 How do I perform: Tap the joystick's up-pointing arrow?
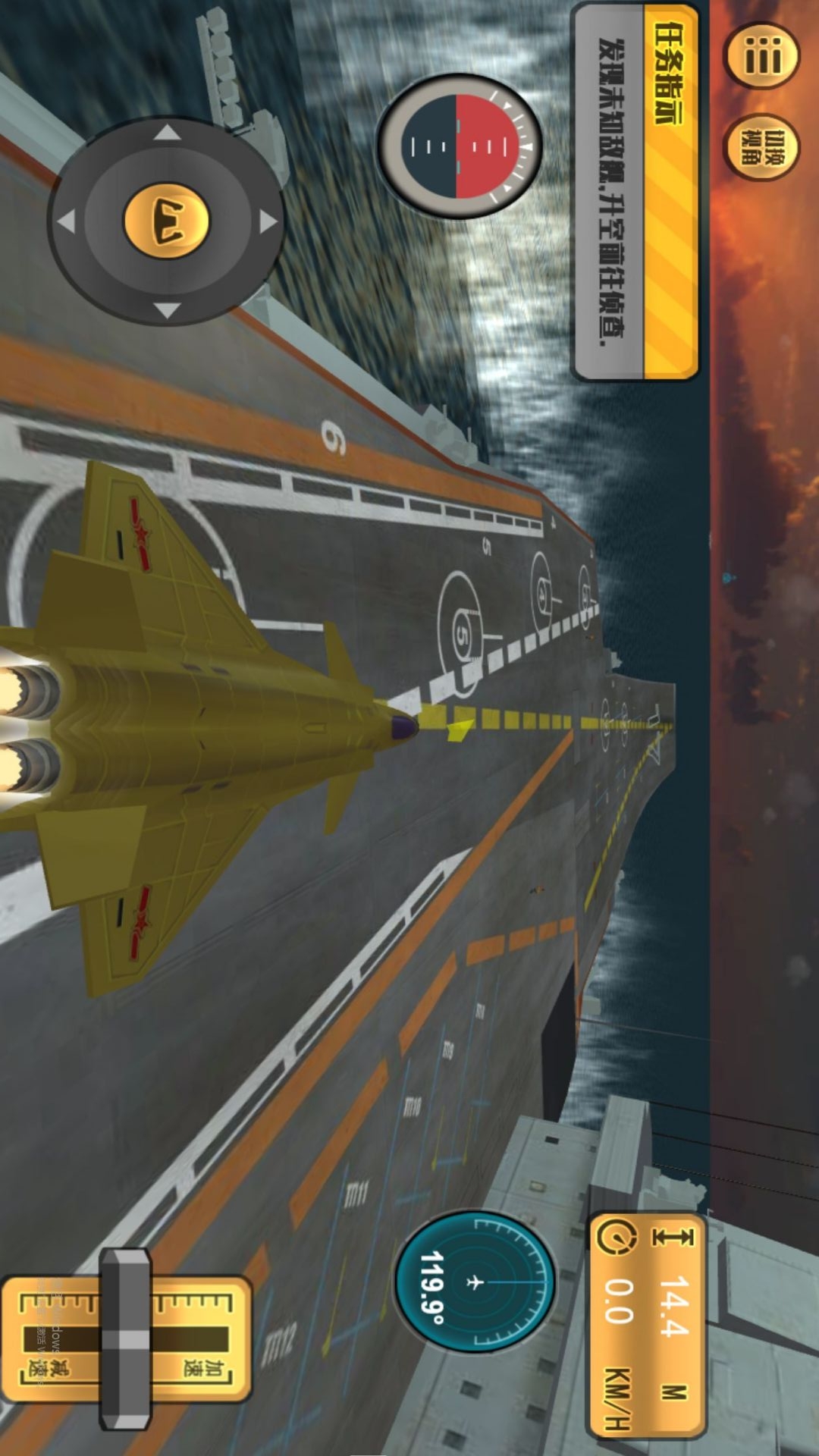point(167,133)
